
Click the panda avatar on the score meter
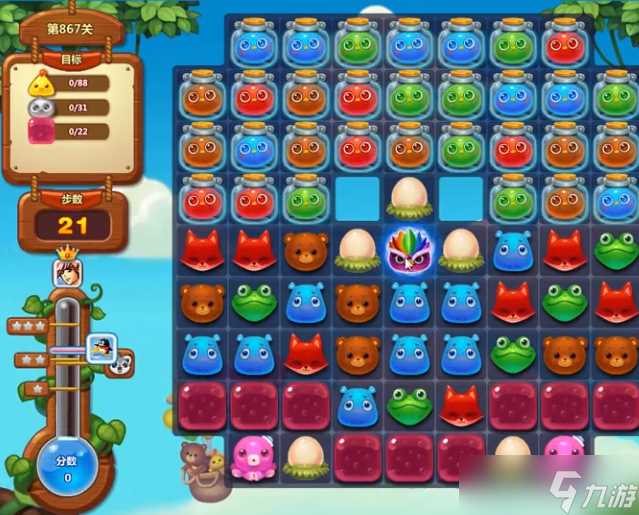coord(121,364)
